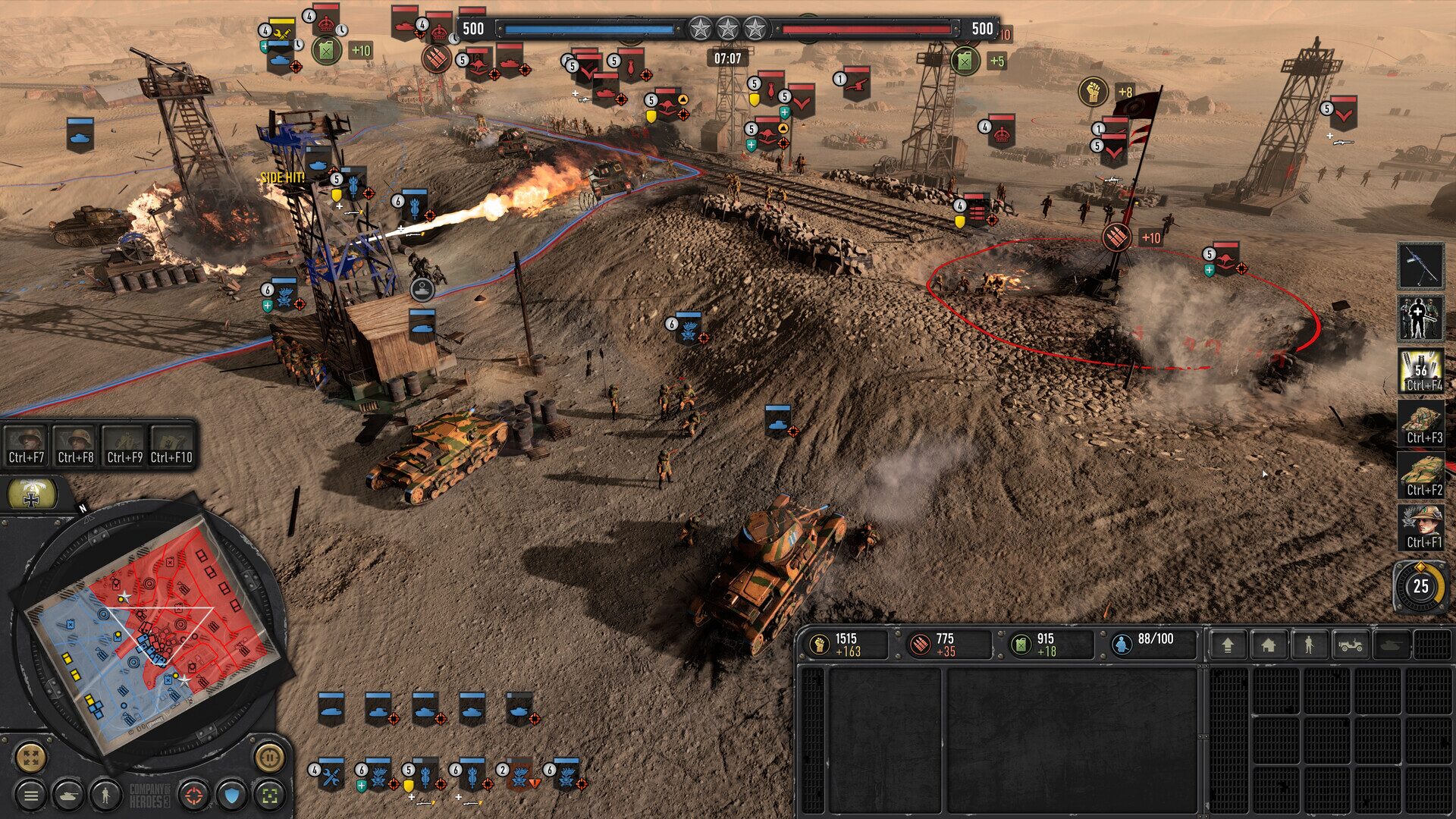Activate the red crosshair attack button
1456x819 pixels.
194,795
